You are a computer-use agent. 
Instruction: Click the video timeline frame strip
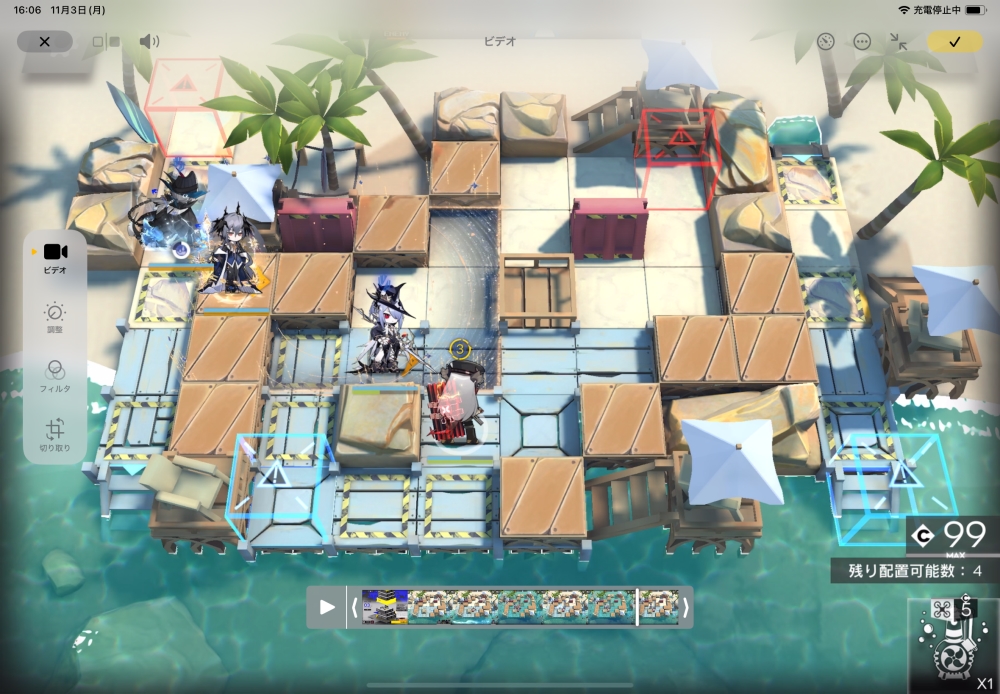click(x=500, y=607)
